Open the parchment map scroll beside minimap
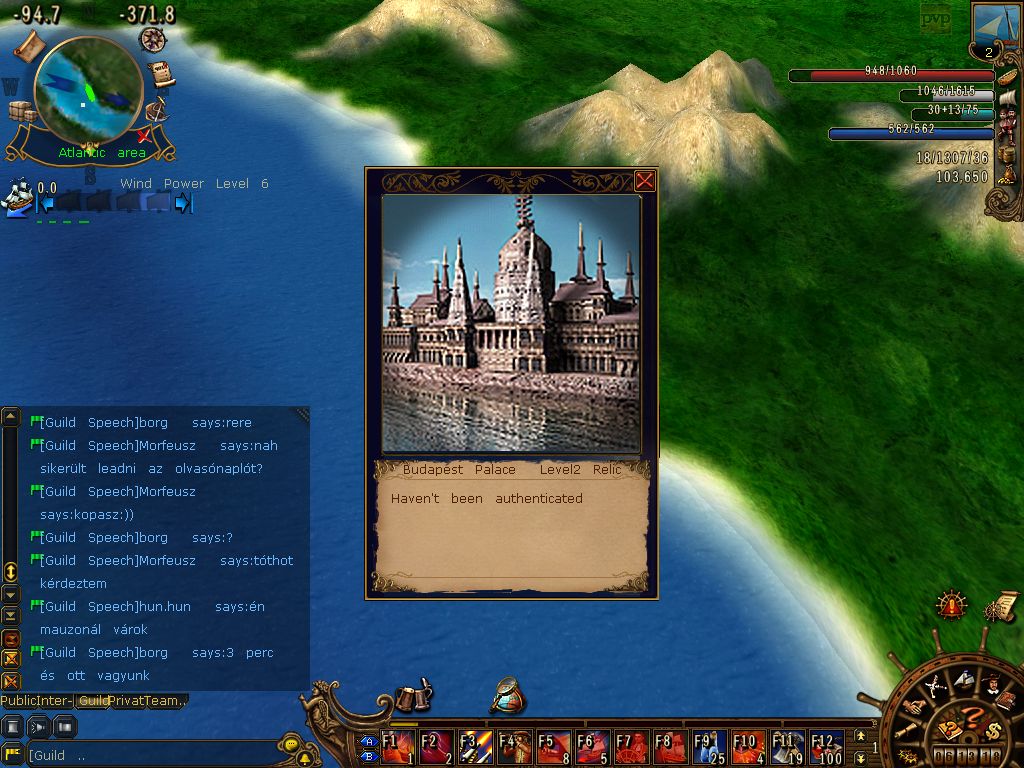 [x=31, y=44]
